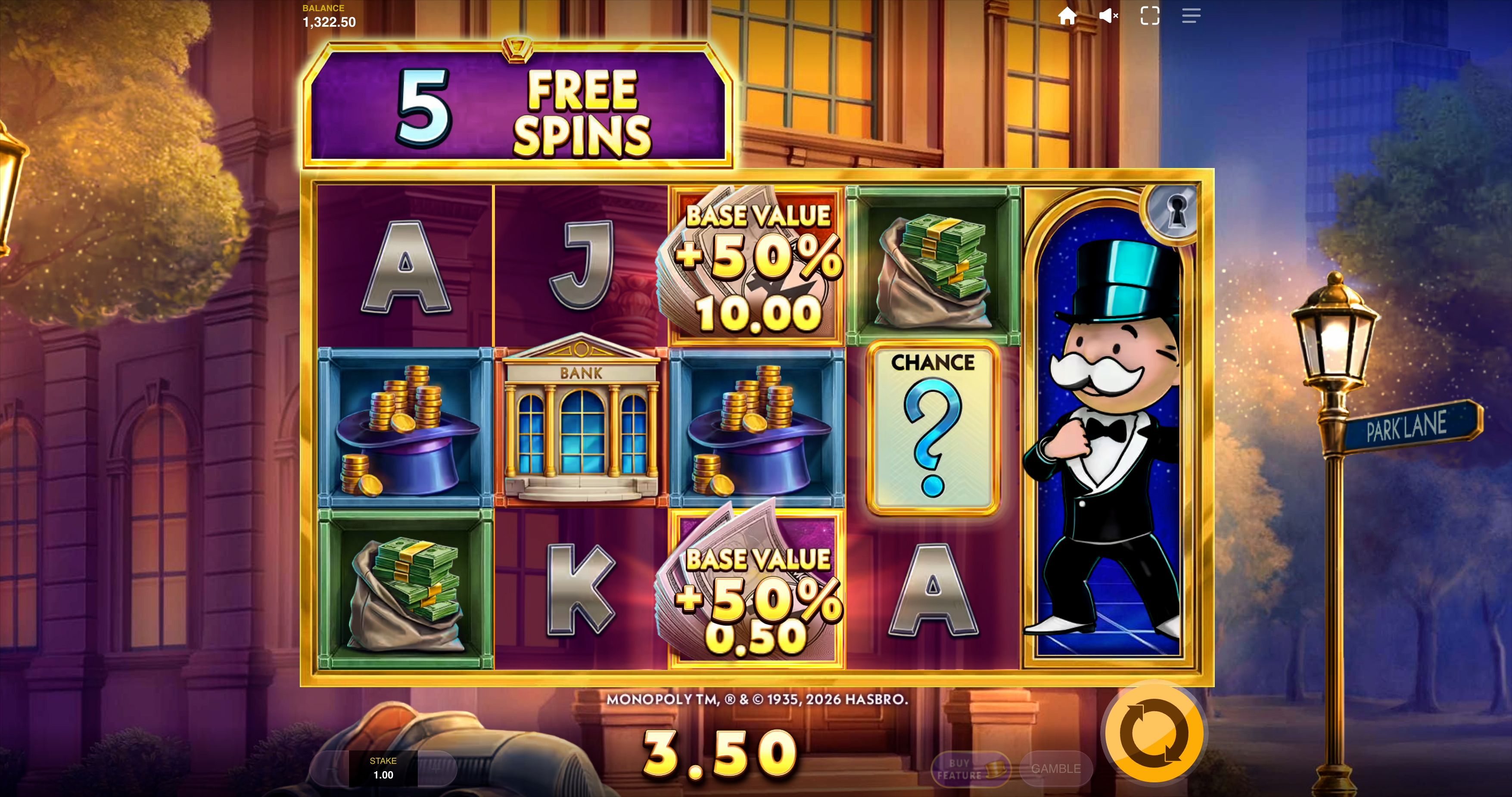1512x797 pixels.
Task: Open the hamburger menu in the top corner
Action: coord(1191,16)
